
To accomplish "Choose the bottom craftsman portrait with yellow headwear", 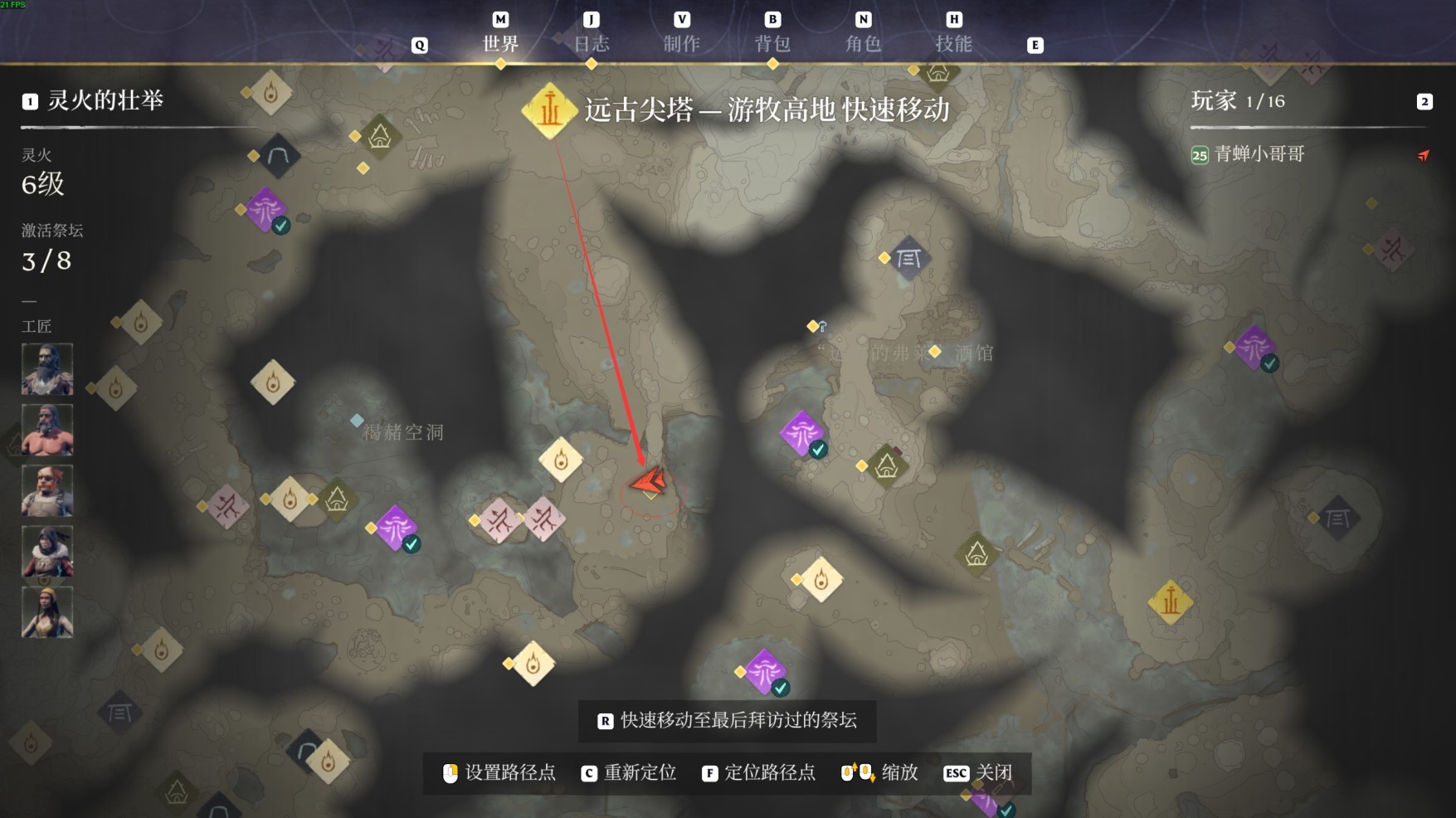I will coord(47,612).
